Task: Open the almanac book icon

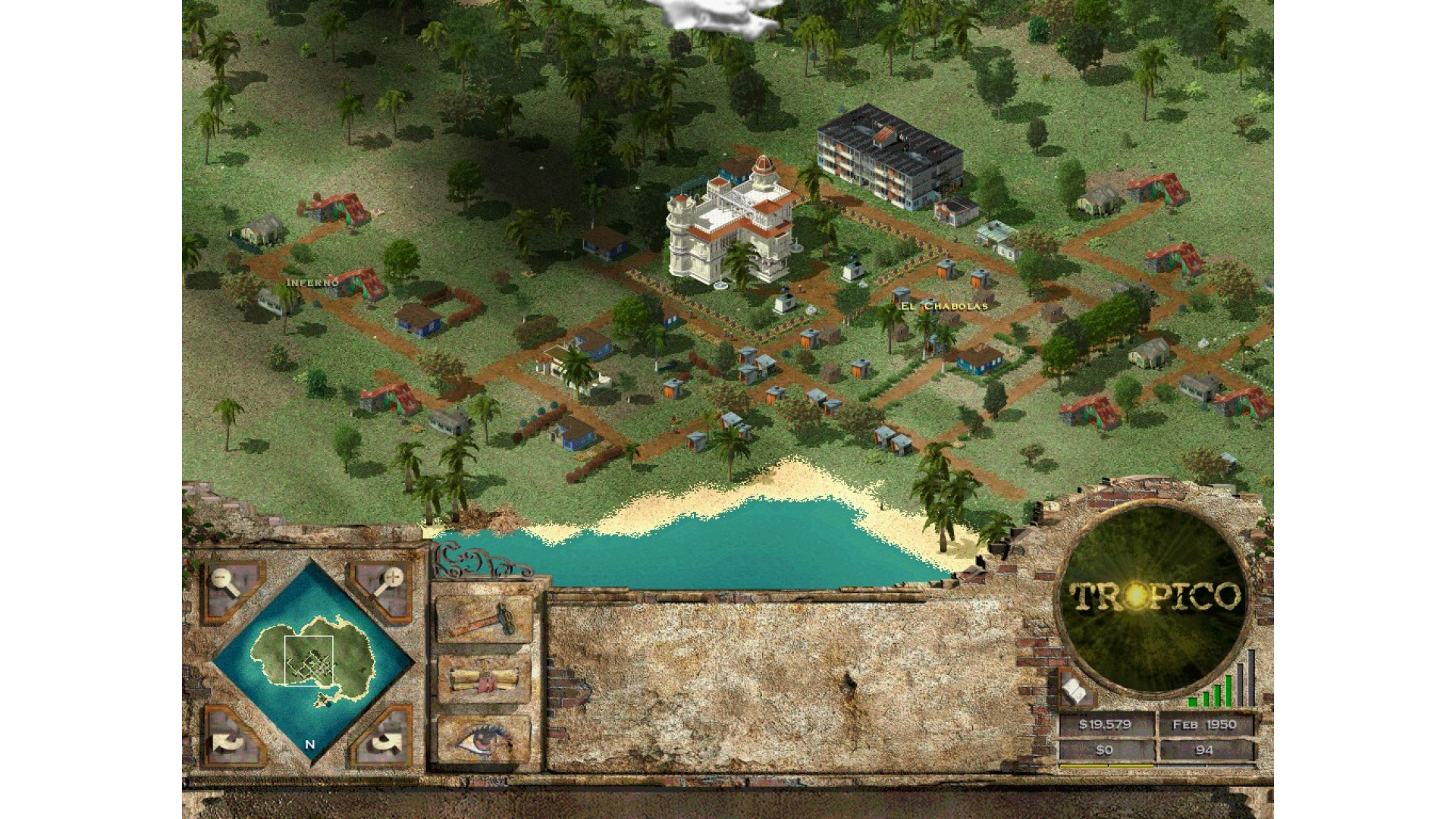Action: pyautogui.click(x=1075, y=689)
